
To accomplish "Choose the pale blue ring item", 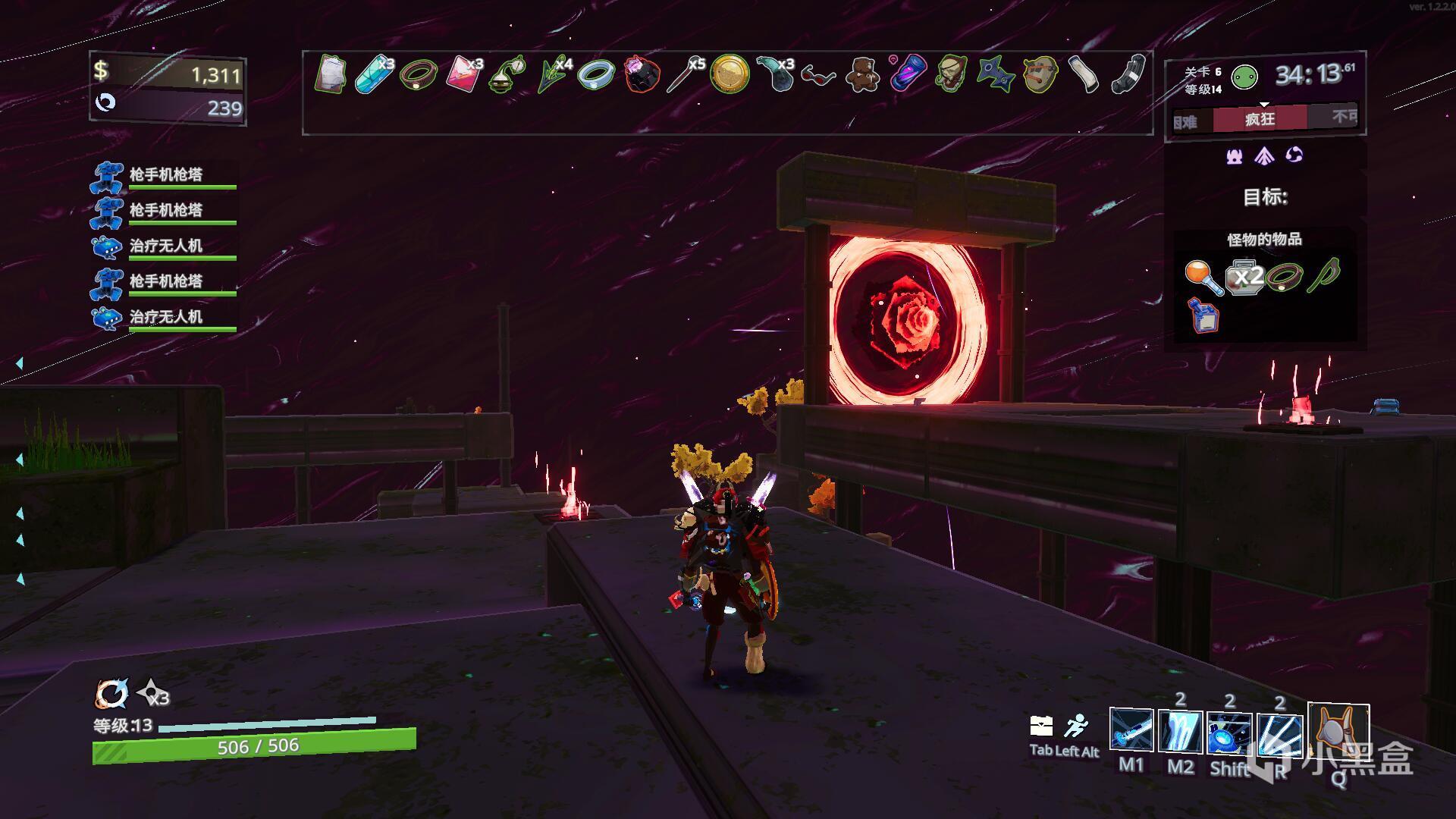I will click(595, 75).
